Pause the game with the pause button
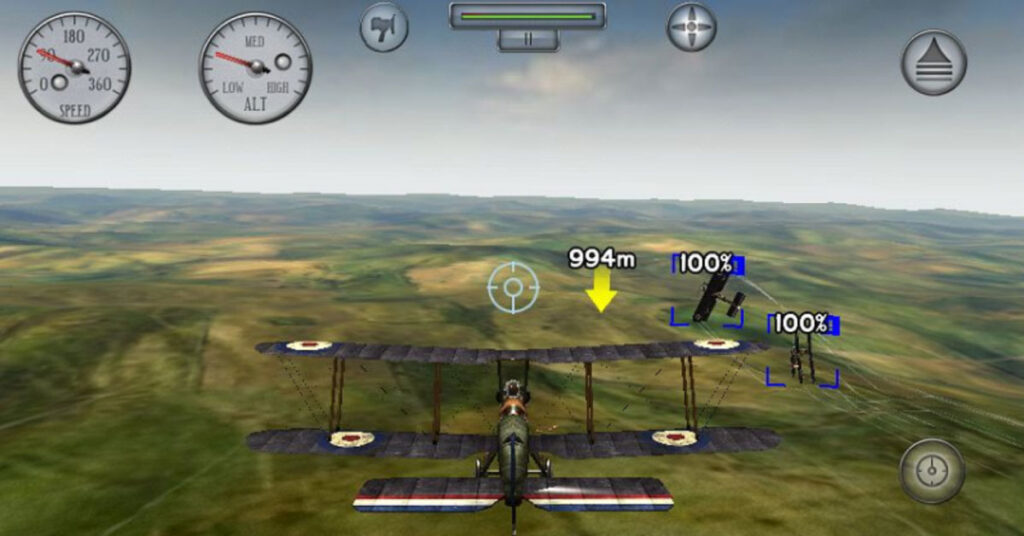Screen dimensions: 1024x536 (527, 40)
